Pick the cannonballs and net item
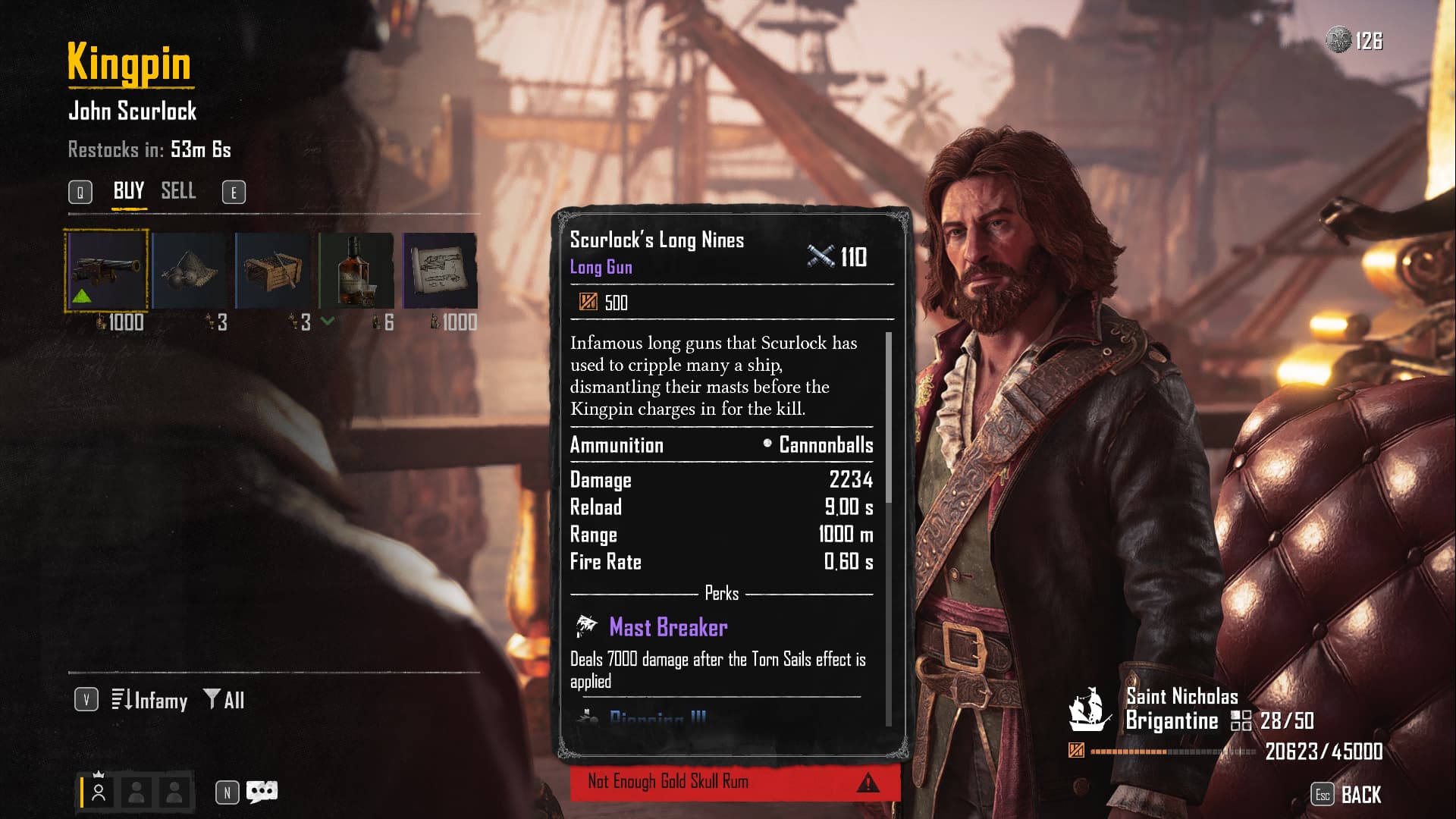This screenshot has width=1456, height=819. (190, 270)
